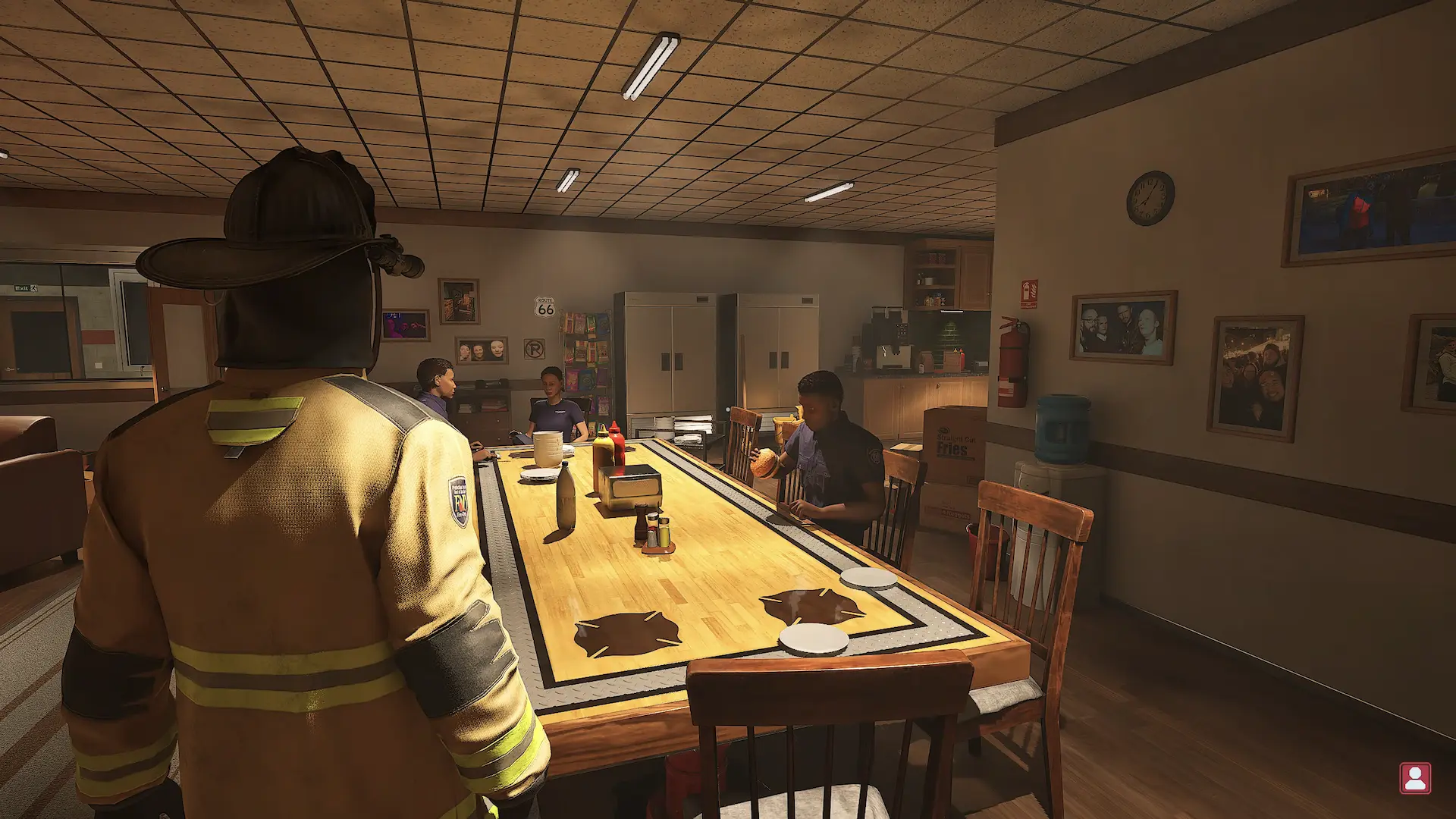Screen dimensions: 1456x819
Task: Click the pink profile icon
Action: tap(1414, 778)
